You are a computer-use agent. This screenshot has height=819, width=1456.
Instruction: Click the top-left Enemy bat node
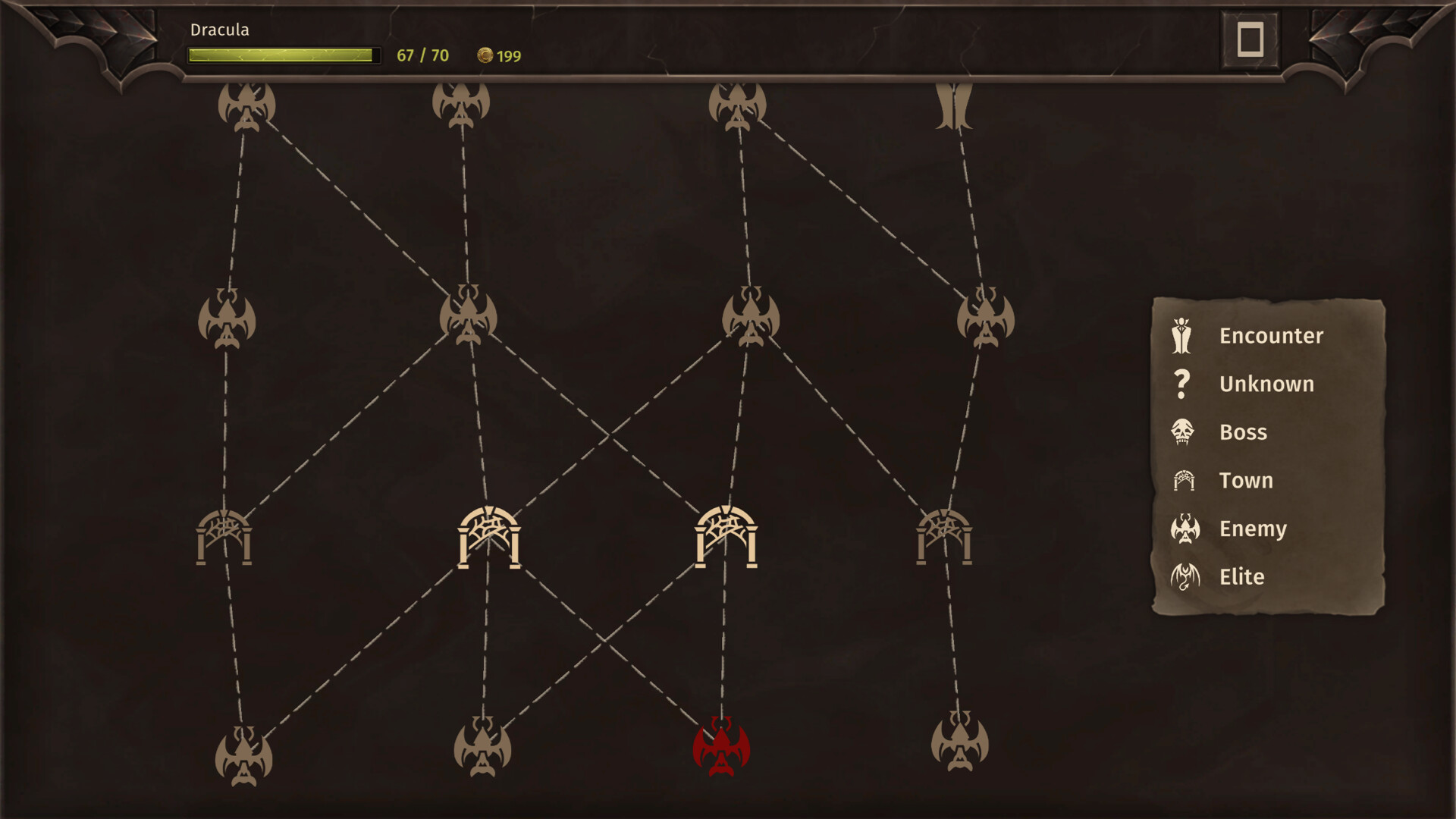click(244, 108)
